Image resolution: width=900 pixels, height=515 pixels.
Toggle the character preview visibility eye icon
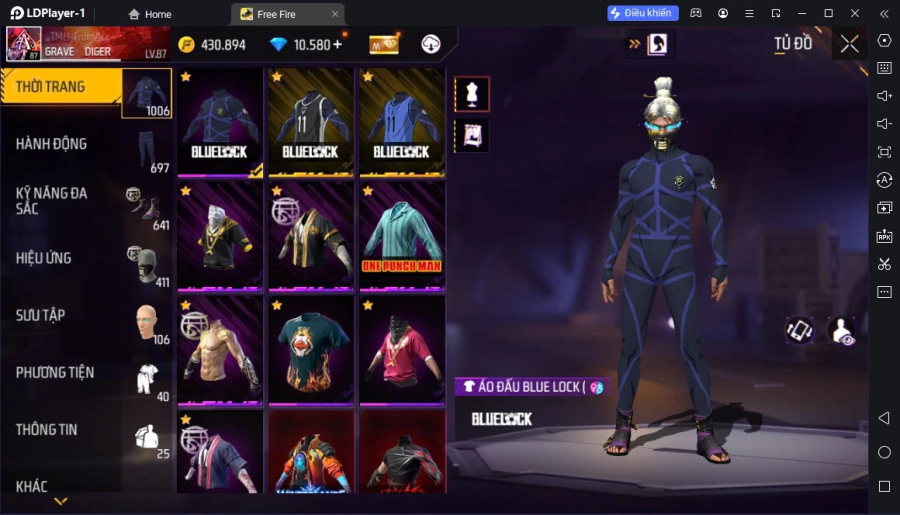tap(842, 331)
